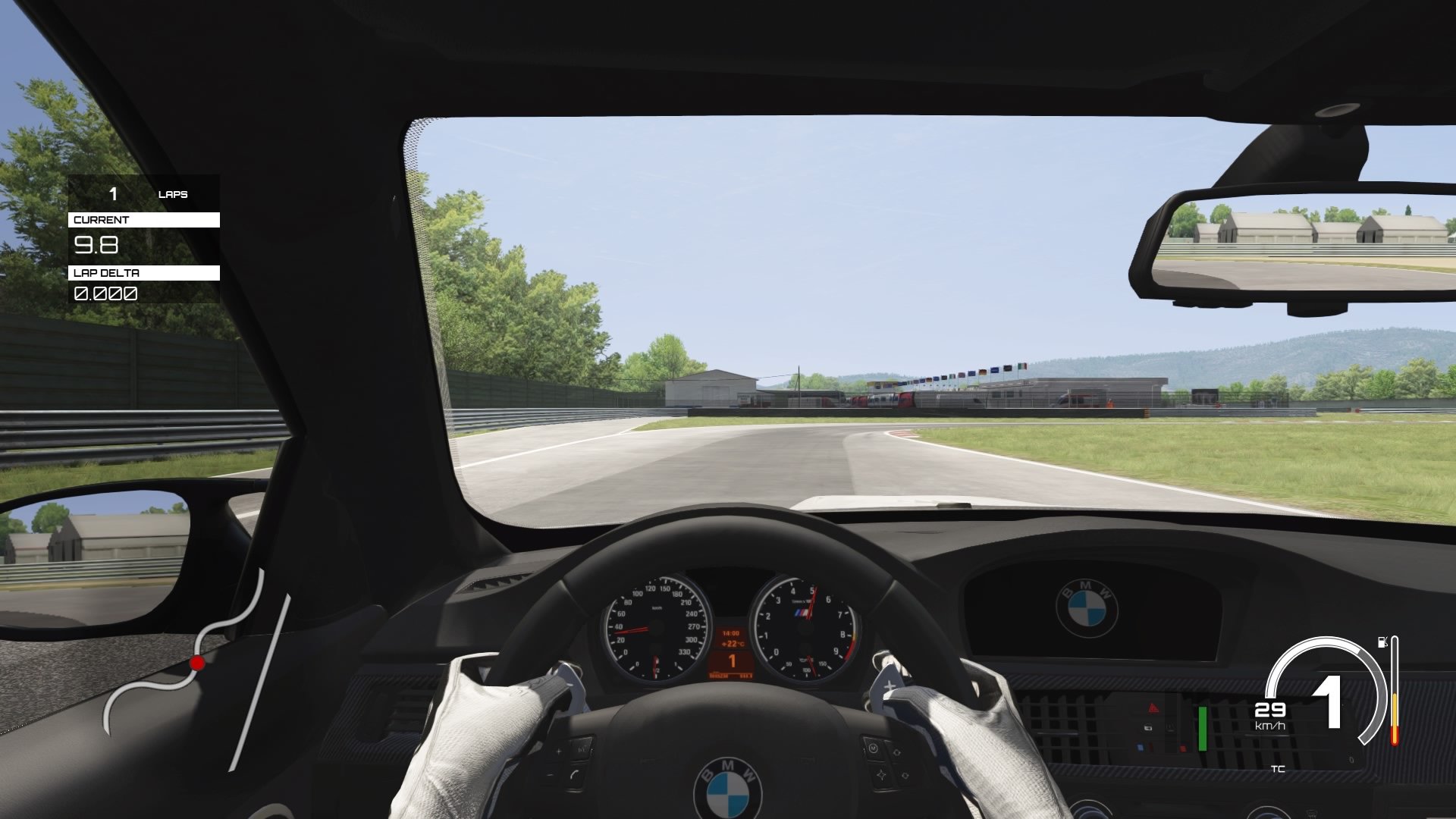Click the fuel pump icon near the gear HUD

[1382, 642]
